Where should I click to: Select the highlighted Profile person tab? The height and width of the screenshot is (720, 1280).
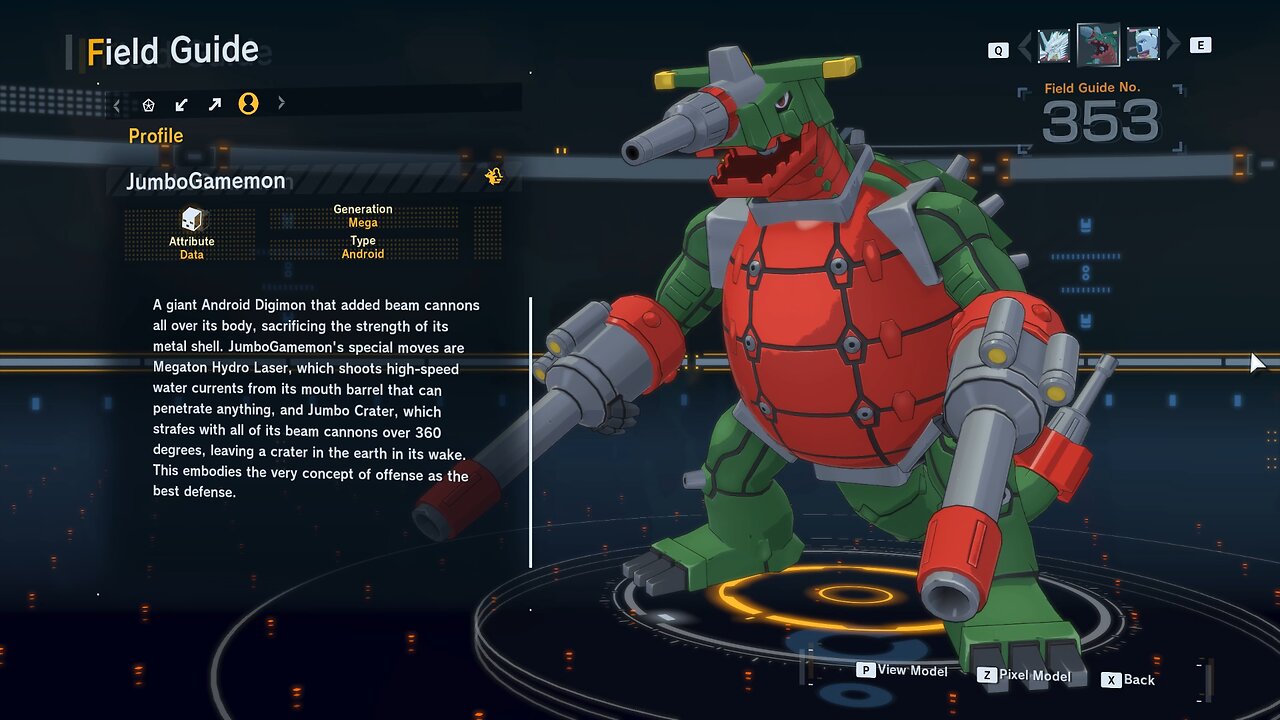coord(248,104)
